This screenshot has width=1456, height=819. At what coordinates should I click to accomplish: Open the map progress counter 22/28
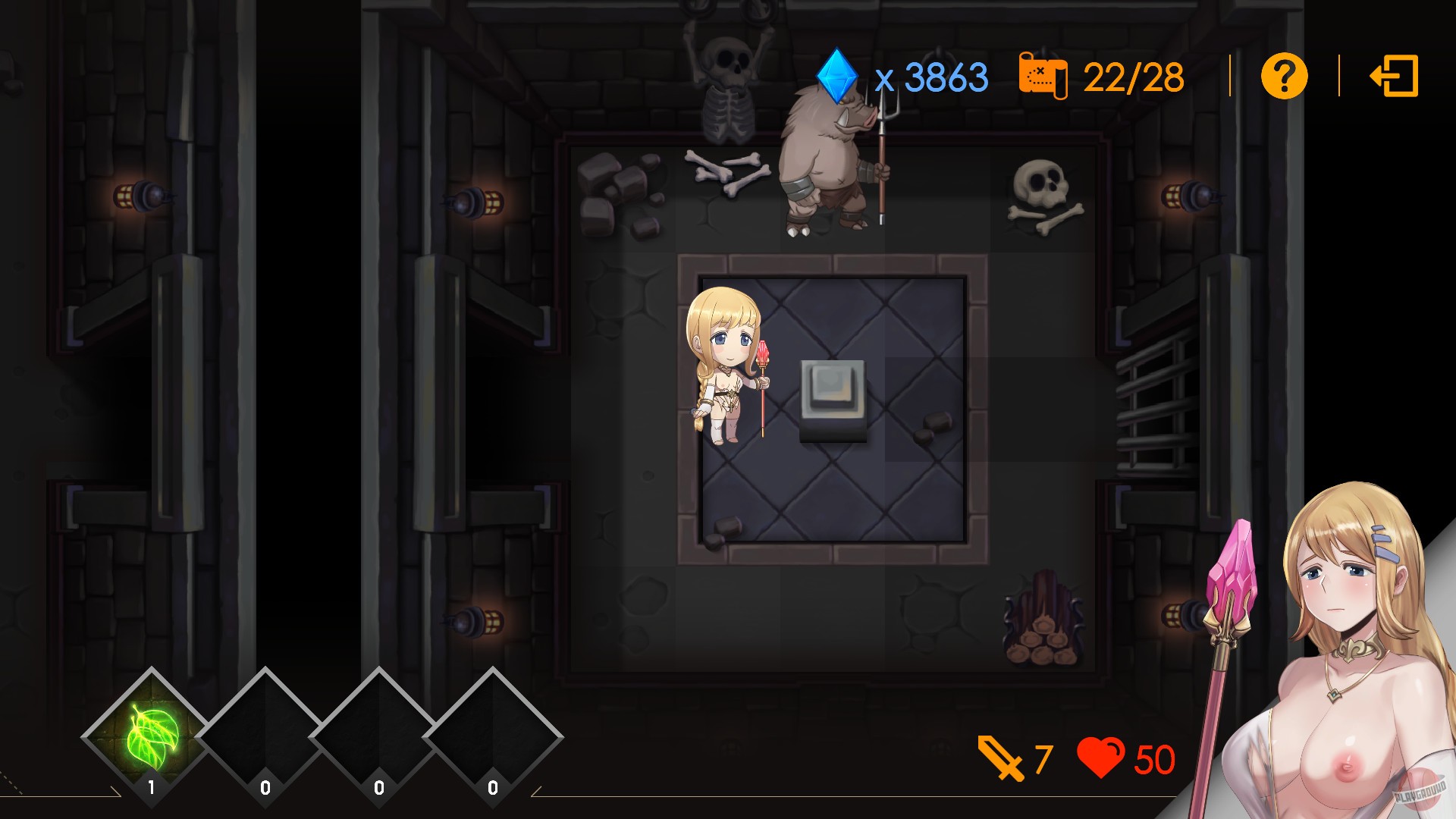point(1133,77)
